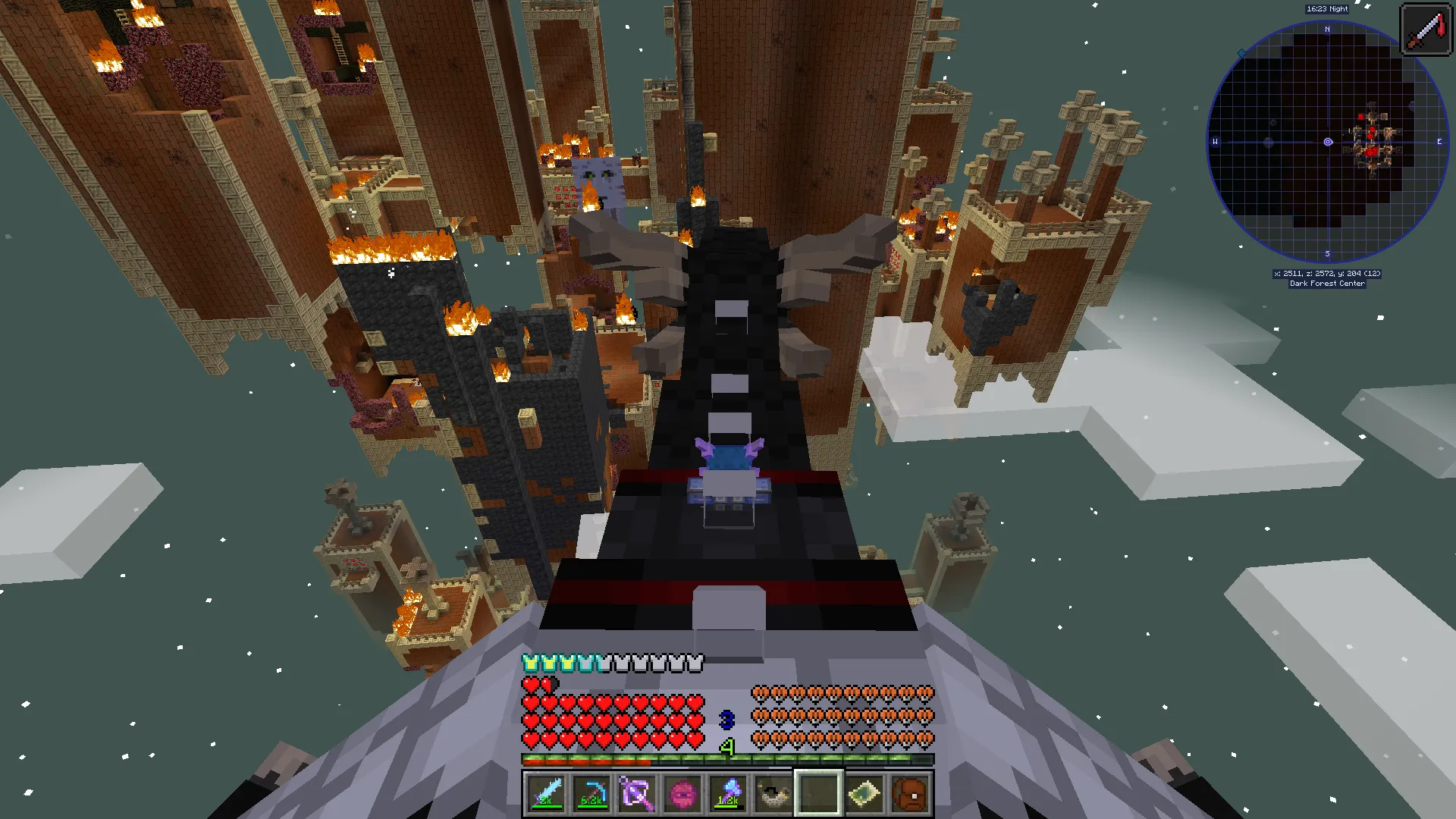The height and width of the screenshot is (819, 1456).
Task: Click the armor bar above the health hearts
Action: point(614,661)
